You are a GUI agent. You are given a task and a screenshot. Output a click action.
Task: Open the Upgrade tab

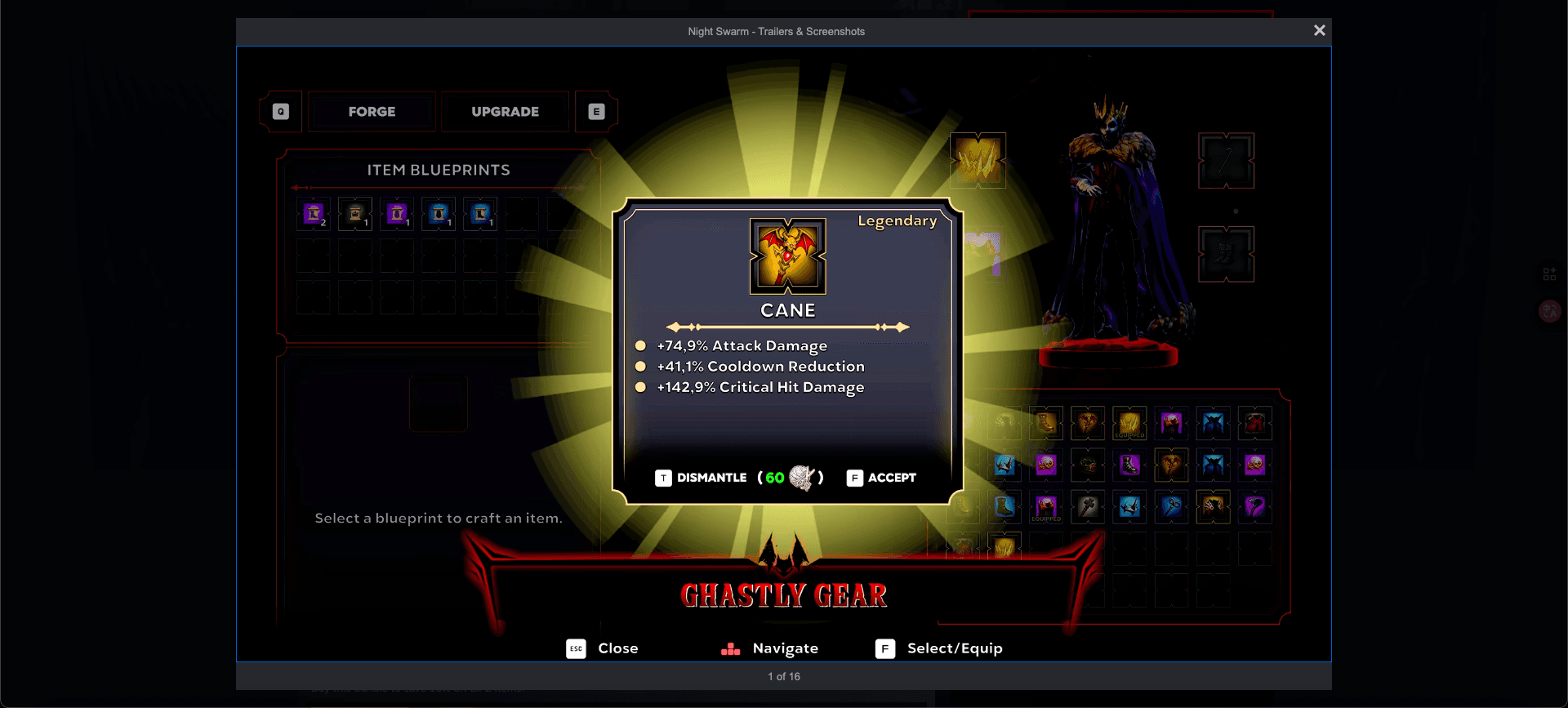[x=505, y=112]
